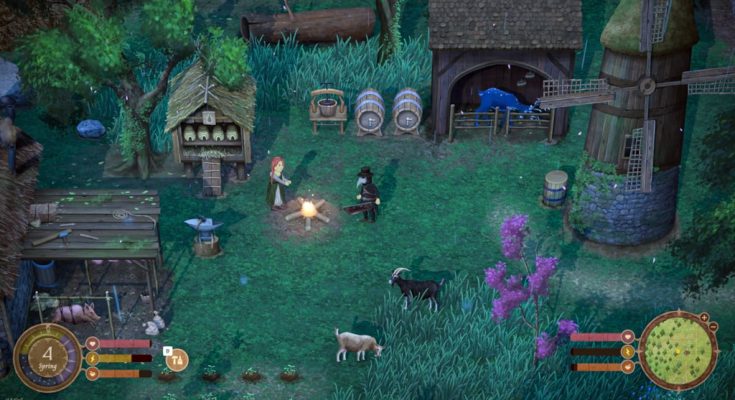Zoom out with the minimap minus button

pos(714,328)
